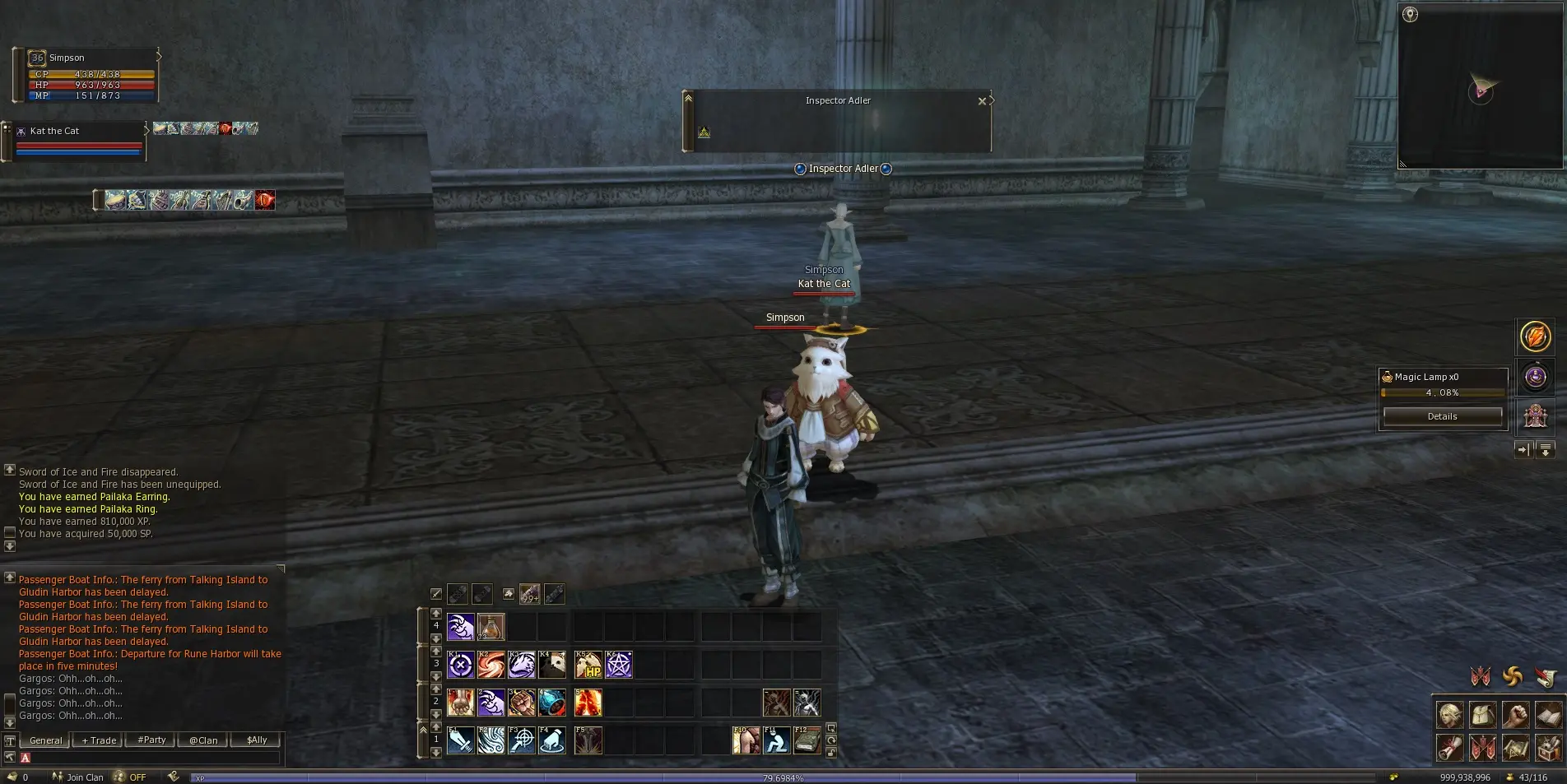
Task: Show the $Ally chat tab
Action: pyautogui.click(x=257, y=740)
